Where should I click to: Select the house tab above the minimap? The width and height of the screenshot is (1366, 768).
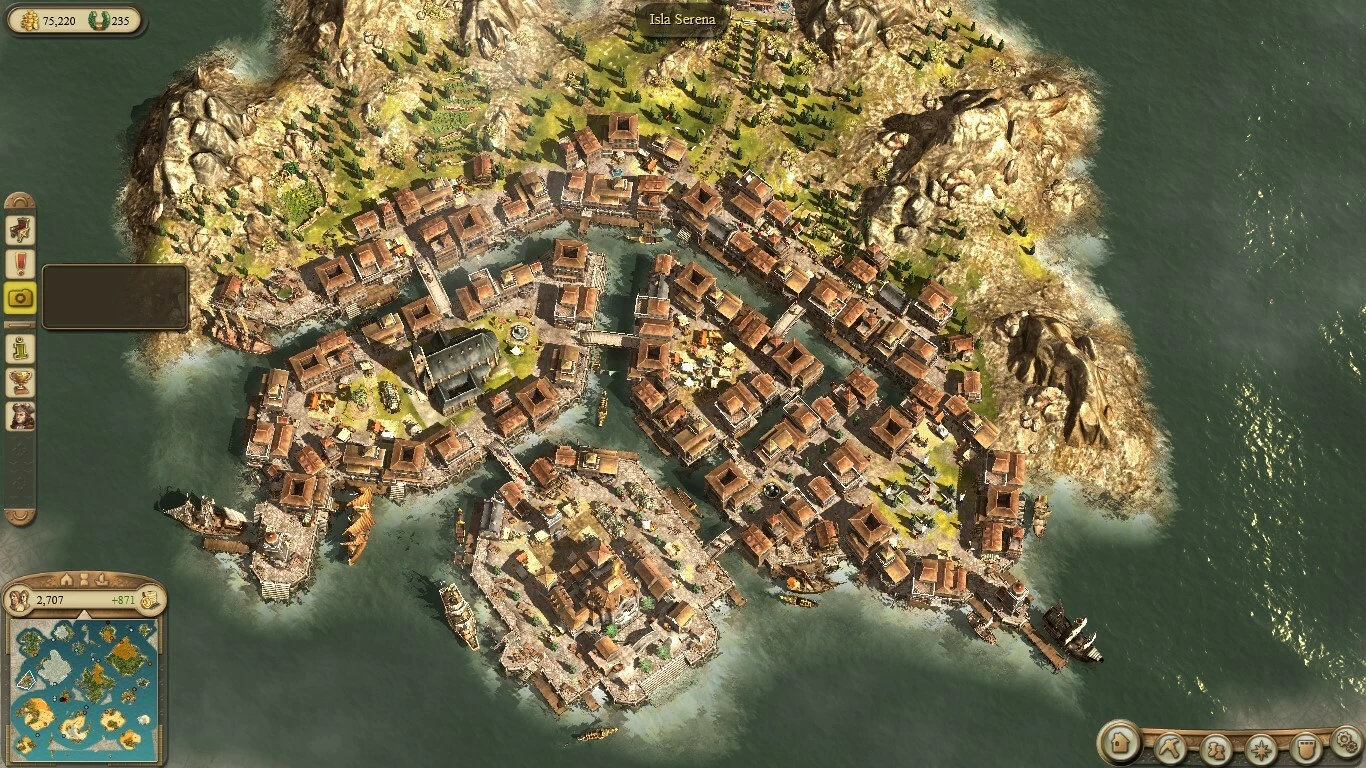coord(66,579)
